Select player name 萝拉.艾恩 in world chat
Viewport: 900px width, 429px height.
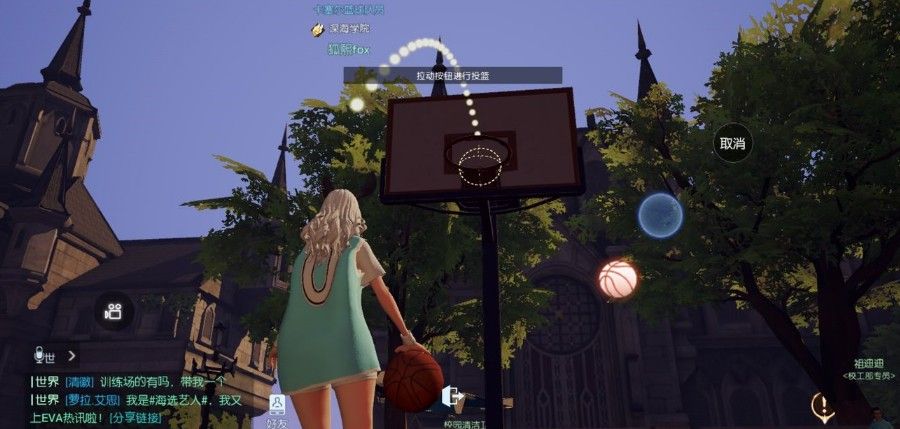pos(93,400)
